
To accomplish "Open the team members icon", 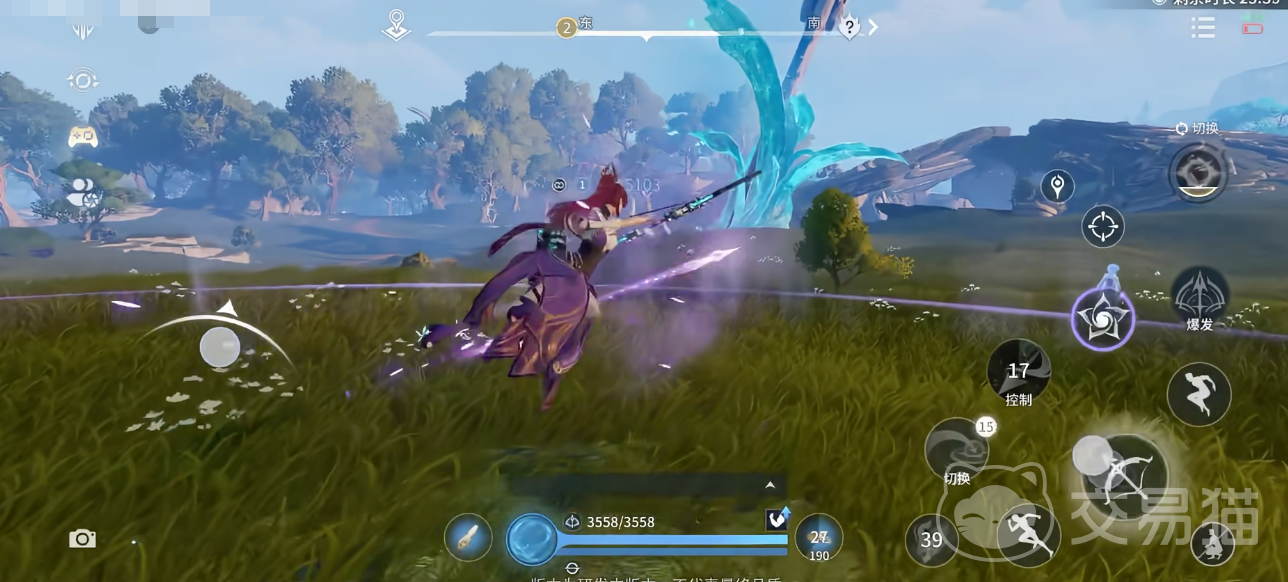I will (82, 191).
